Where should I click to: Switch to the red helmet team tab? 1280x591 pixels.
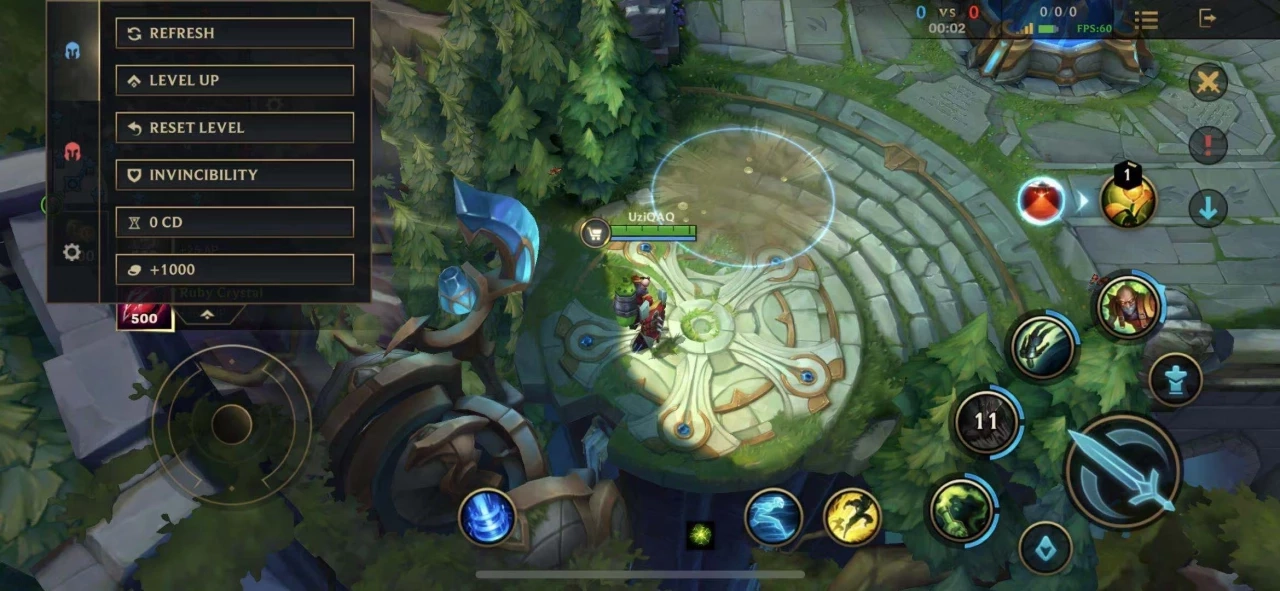[72, 152]
